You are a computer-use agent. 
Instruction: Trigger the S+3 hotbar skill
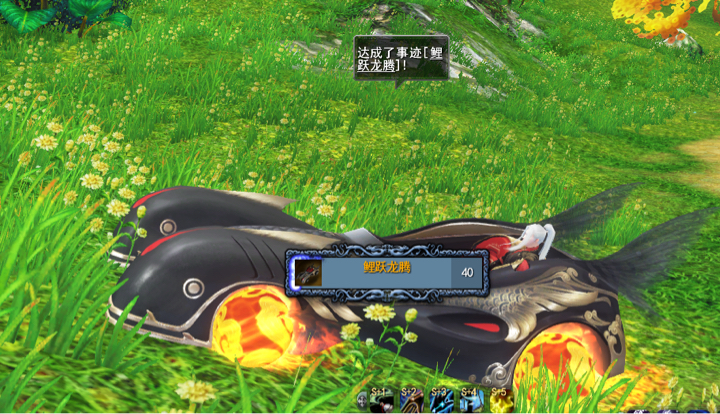click(441, 401)
